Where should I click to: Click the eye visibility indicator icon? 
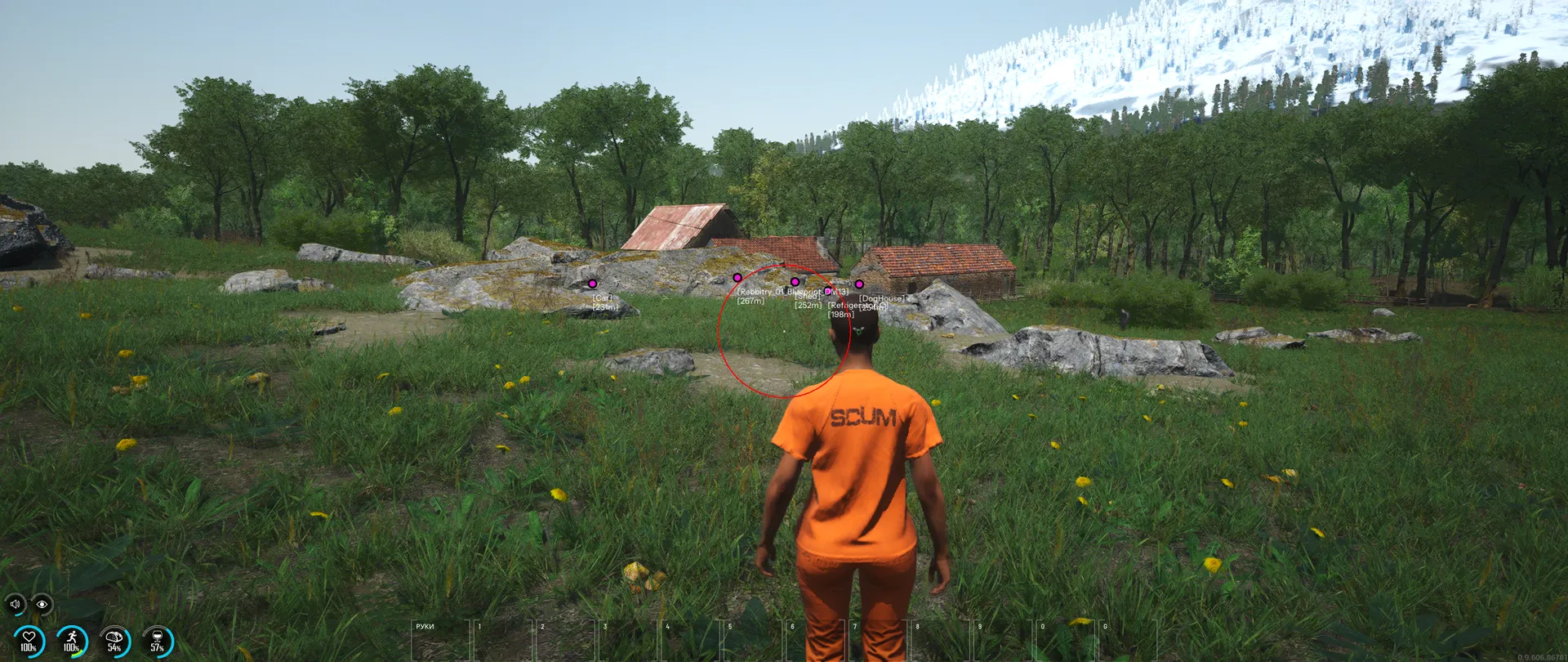[x=42, y=605]
